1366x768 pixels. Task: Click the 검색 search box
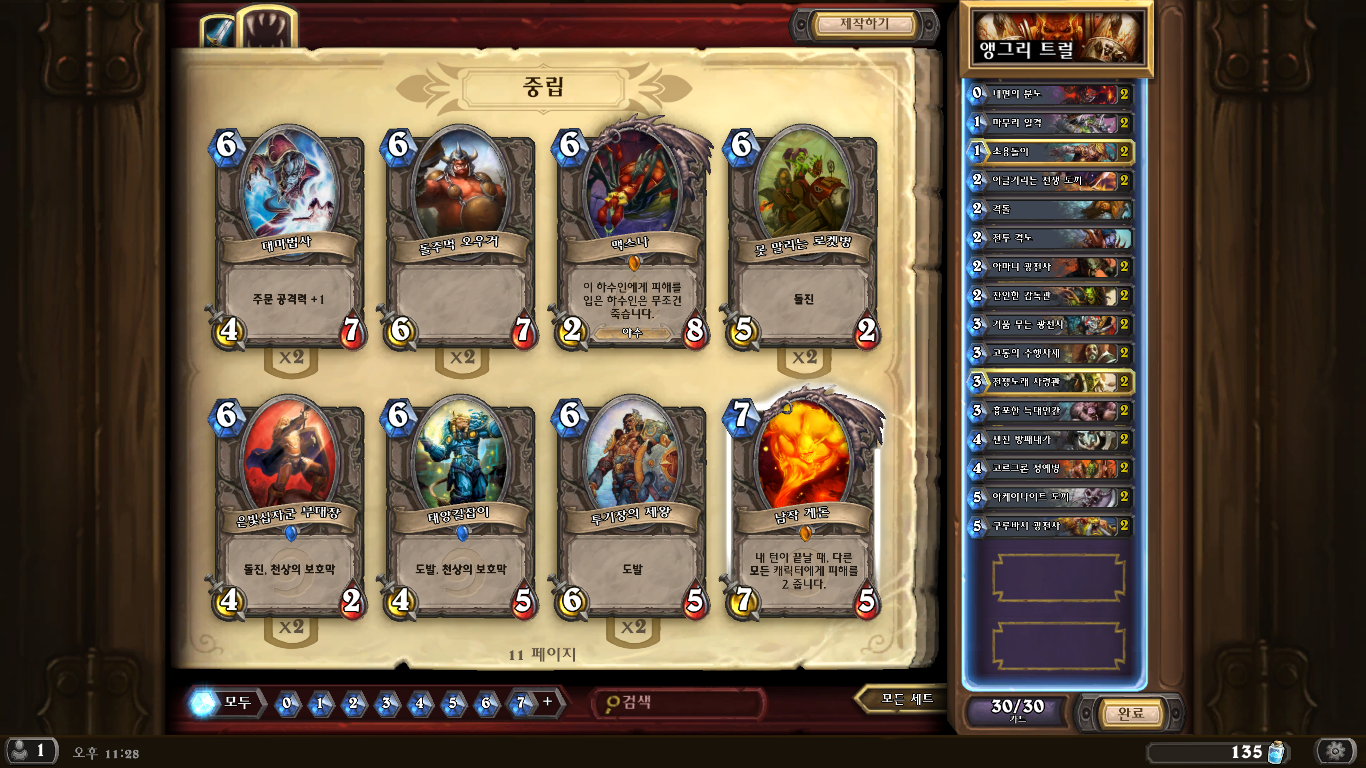(680, 702)
